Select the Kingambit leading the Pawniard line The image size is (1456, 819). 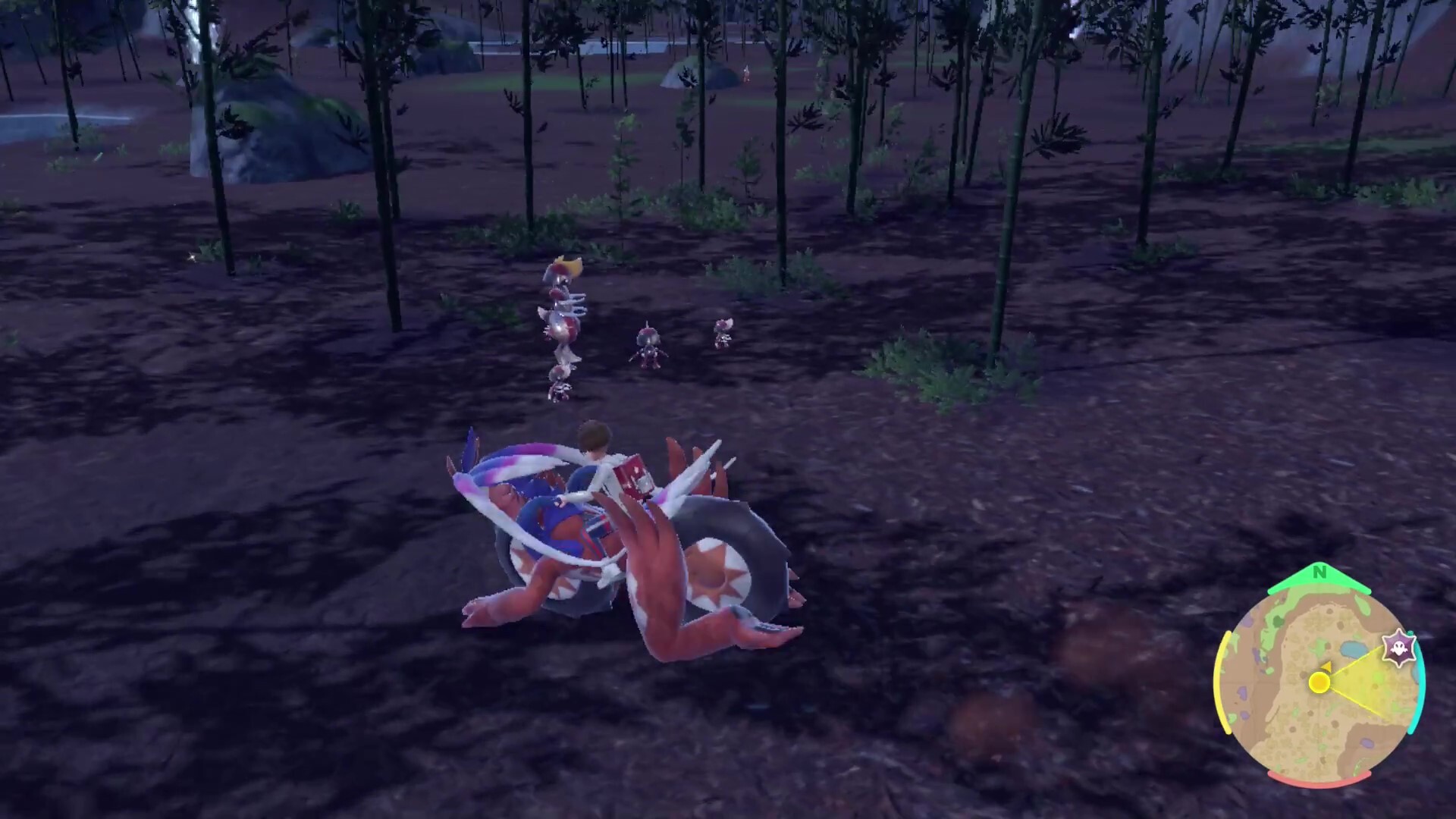(563, 273)
